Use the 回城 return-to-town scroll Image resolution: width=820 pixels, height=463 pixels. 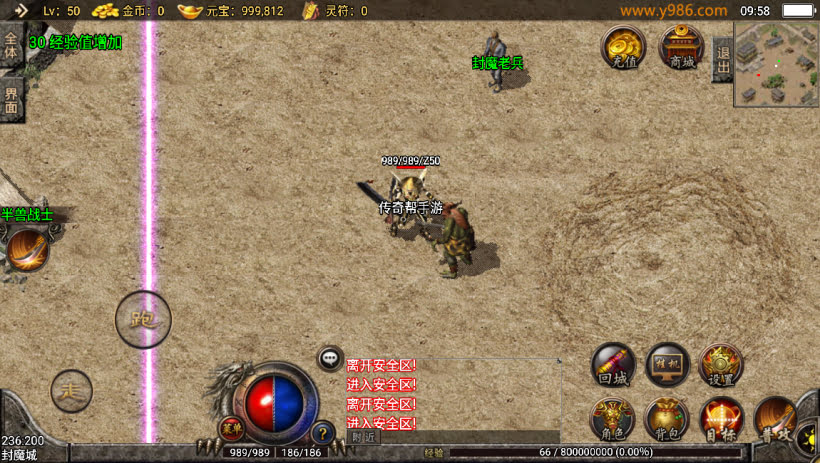613,365
